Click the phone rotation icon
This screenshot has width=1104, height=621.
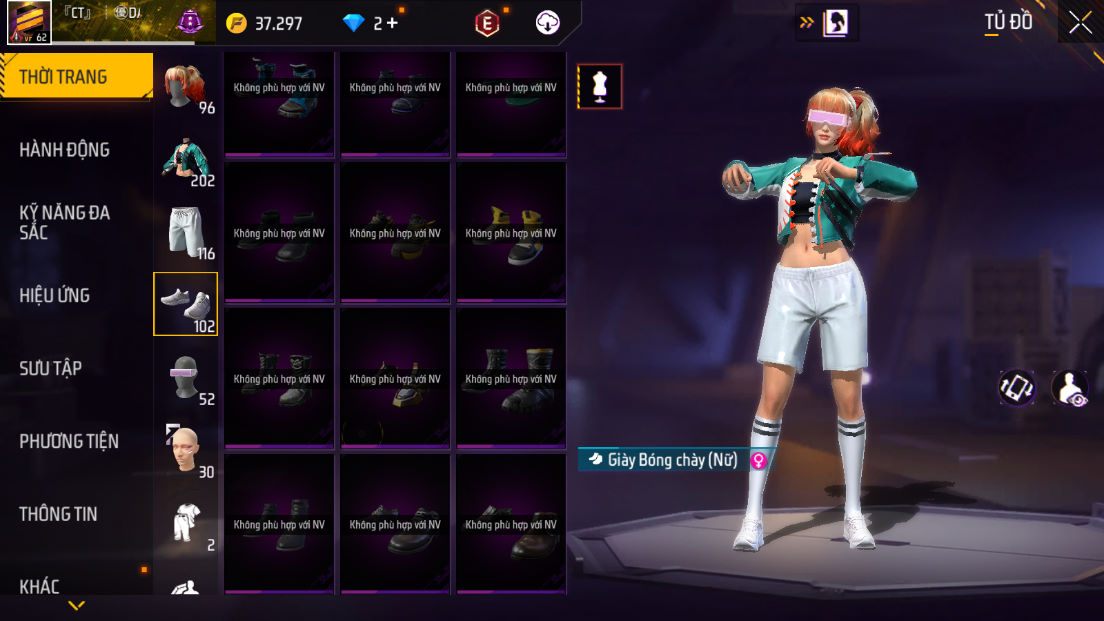point(1017,388)
